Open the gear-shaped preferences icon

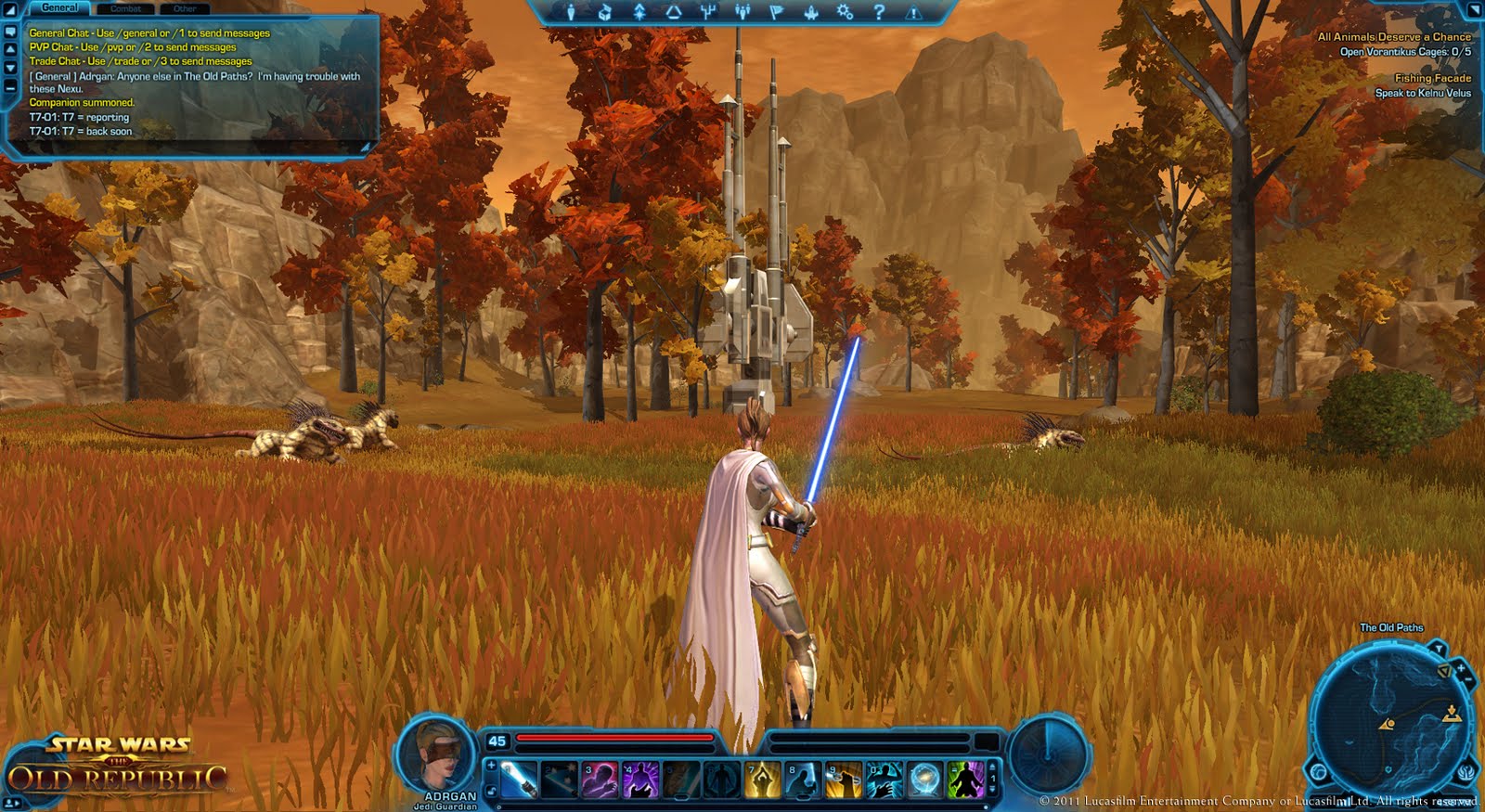click(x=845, y=12)
